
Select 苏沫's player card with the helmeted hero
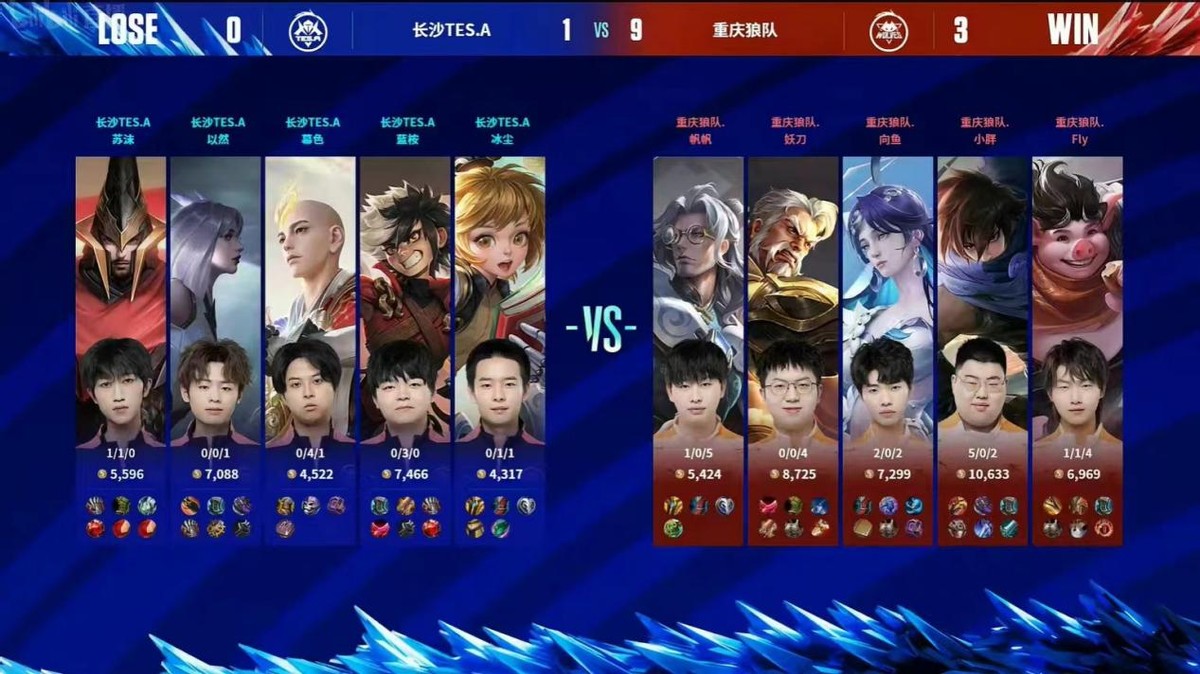pyautogui.click(x=121, y=300)
